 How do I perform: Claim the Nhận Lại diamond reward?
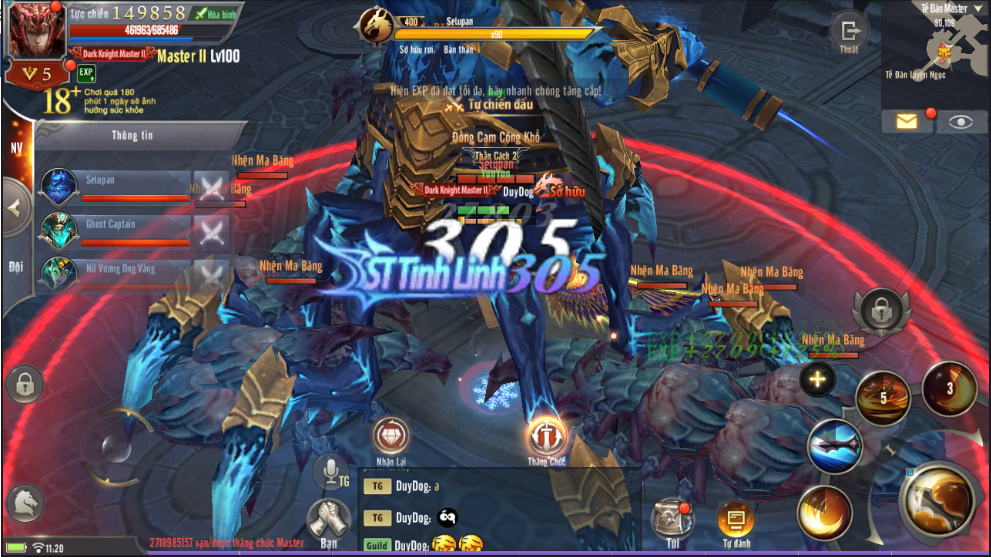point(391,437)
